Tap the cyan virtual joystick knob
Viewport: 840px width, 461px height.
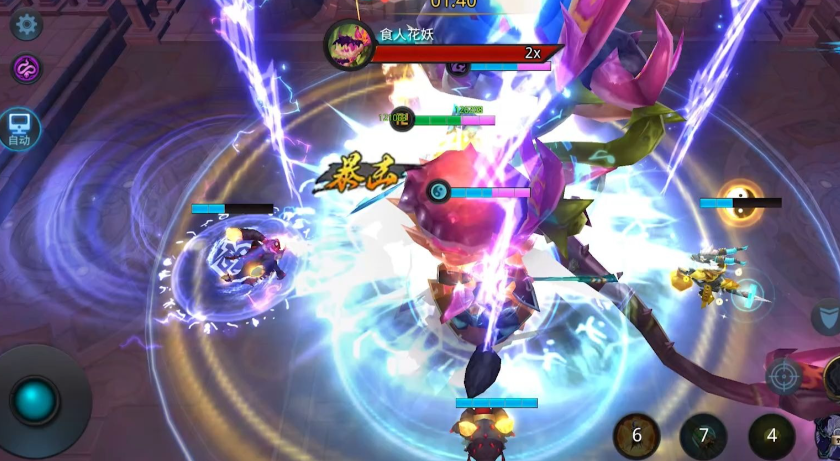click(36, 401)
